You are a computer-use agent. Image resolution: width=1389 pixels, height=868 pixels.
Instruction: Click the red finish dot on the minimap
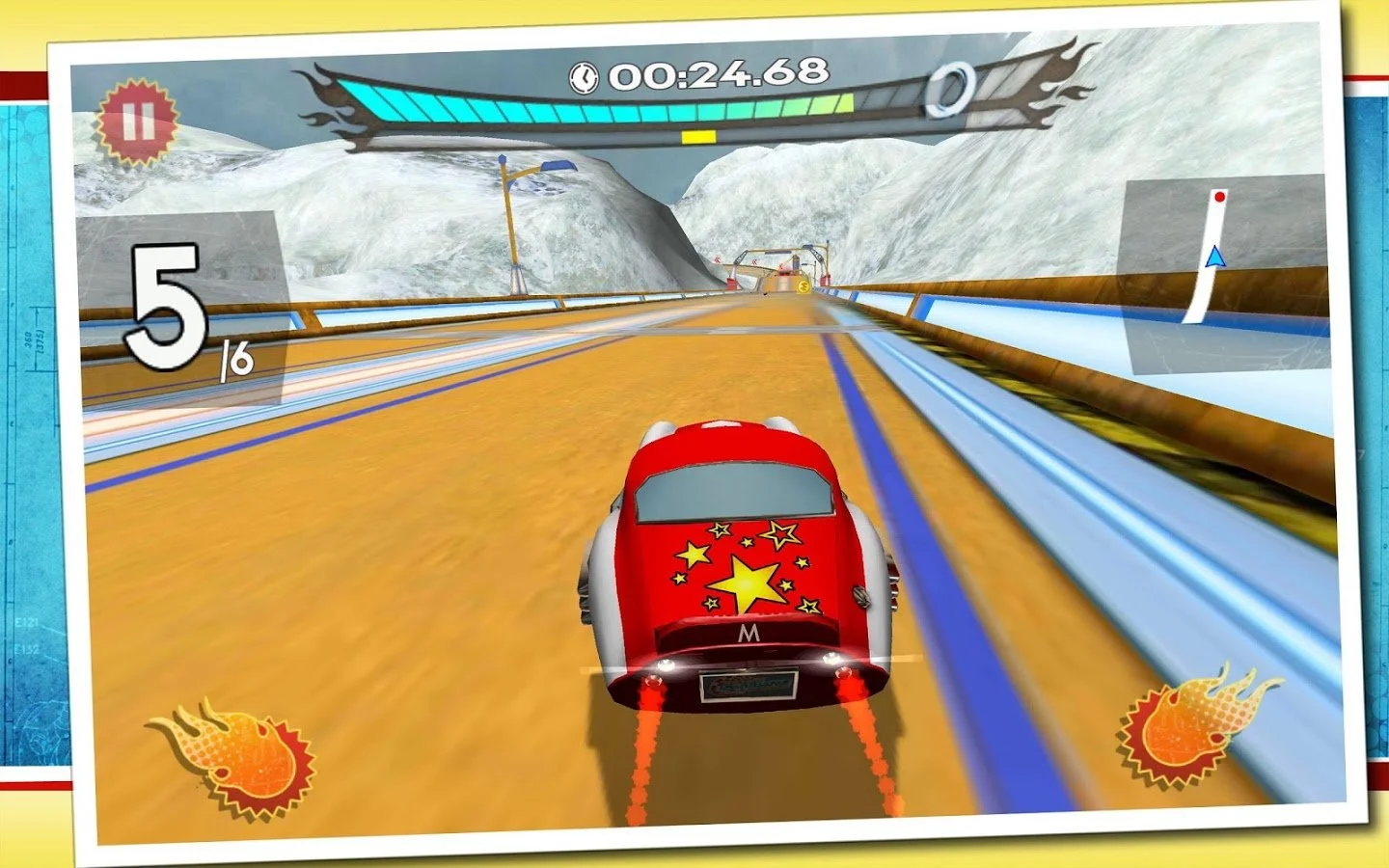point(1219,198)
